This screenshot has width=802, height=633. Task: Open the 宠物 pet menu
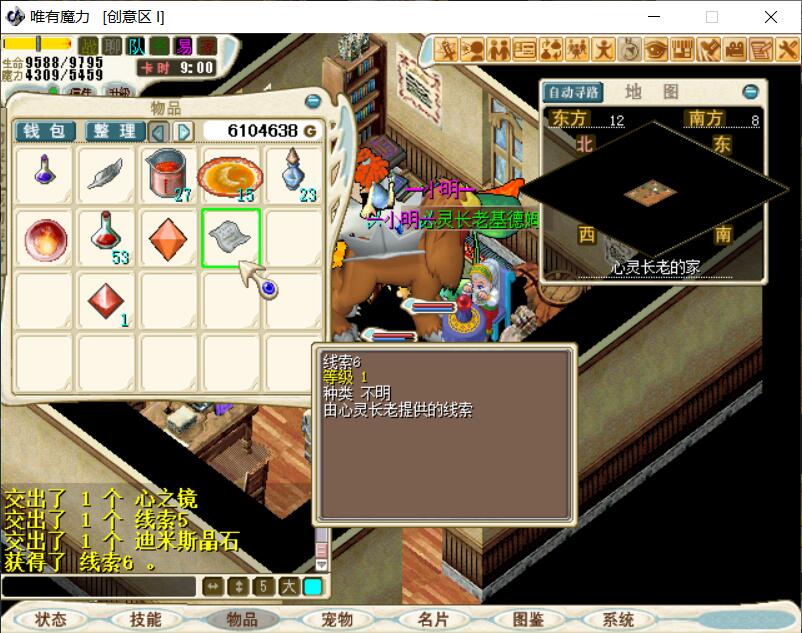338,620
